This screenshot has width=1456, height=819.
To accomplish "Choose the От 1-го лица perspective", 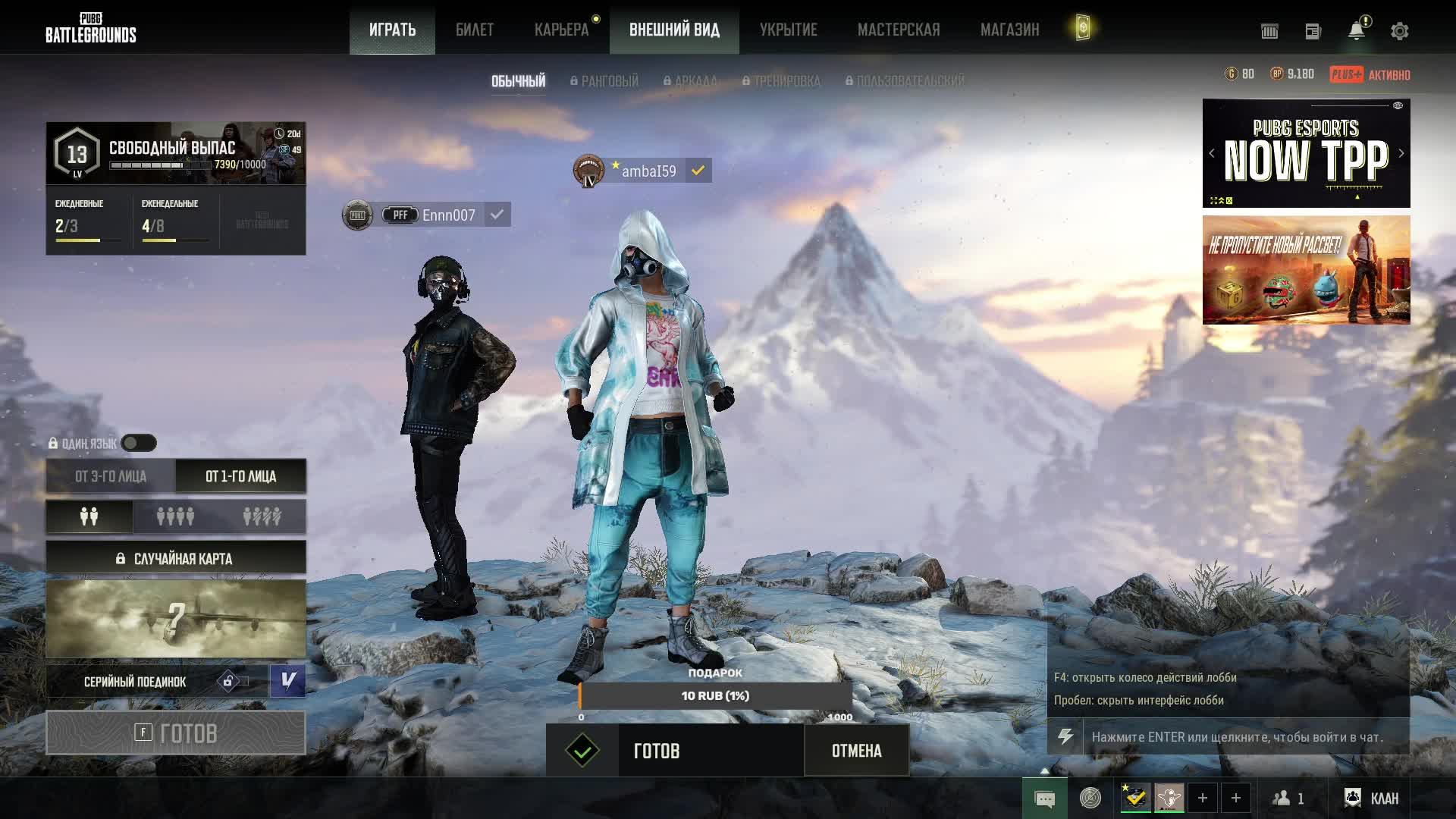I will tap(240, 476).
